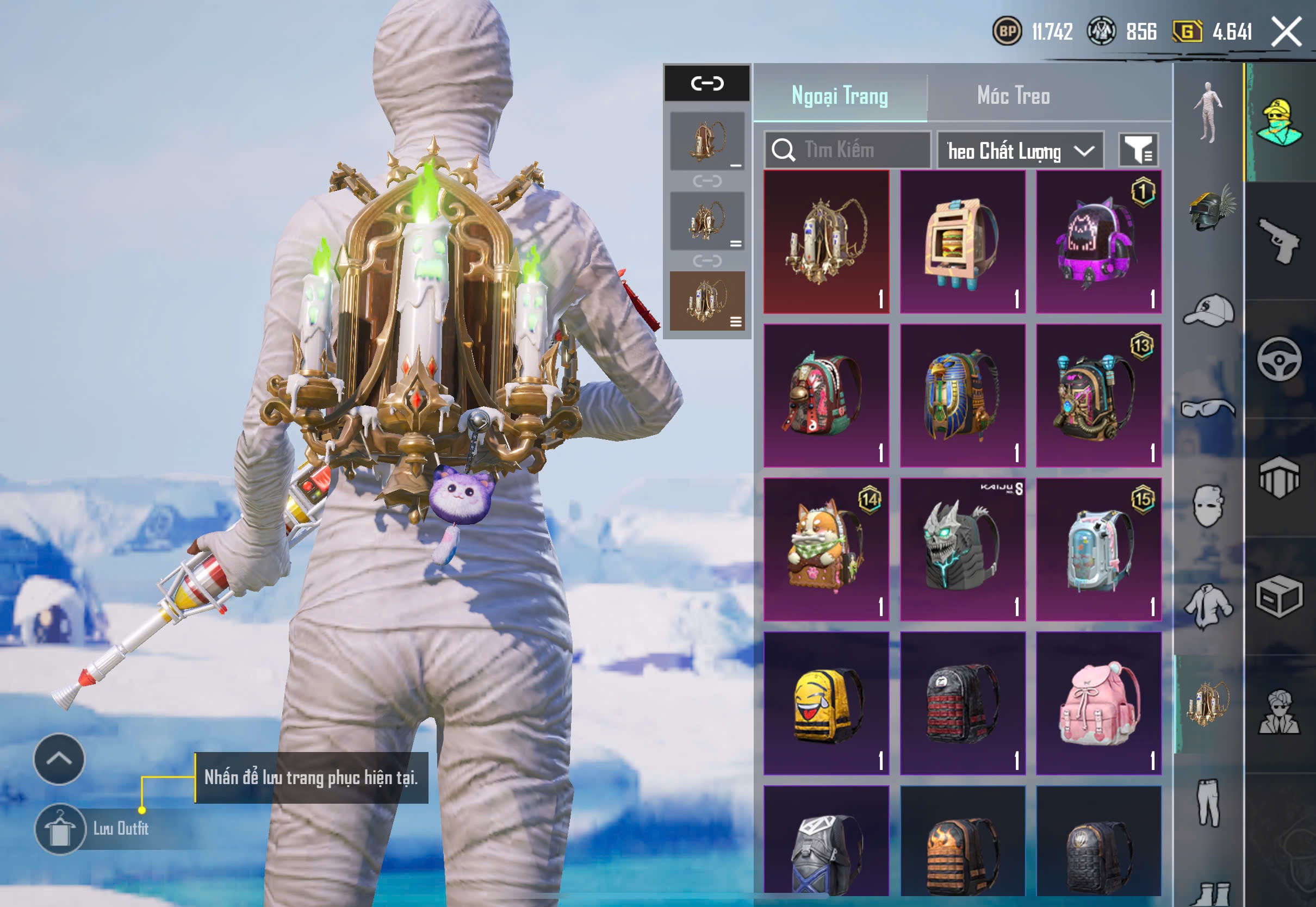The width and height of the screenshot is (1316, 907).
Task: Select the Ngoại Trang tab
Action: click(x=839, y=96)
